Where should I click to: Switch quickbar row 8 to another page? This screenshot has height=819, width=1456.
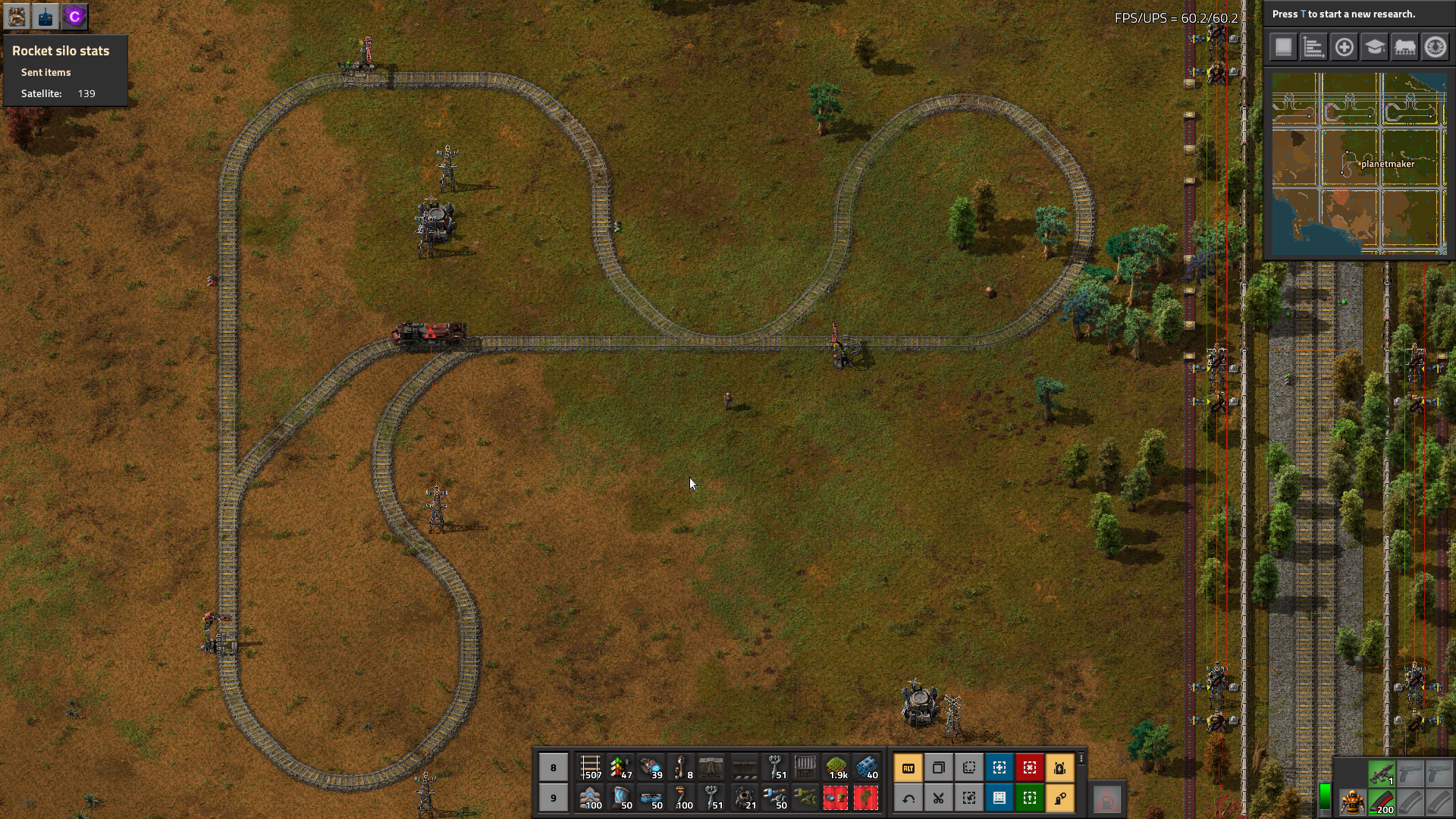click(x=554, y=767)
